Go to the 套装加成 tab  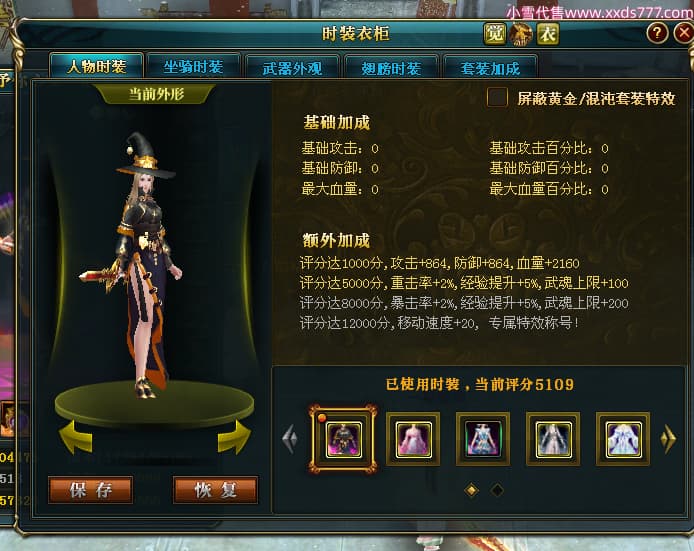491,68
